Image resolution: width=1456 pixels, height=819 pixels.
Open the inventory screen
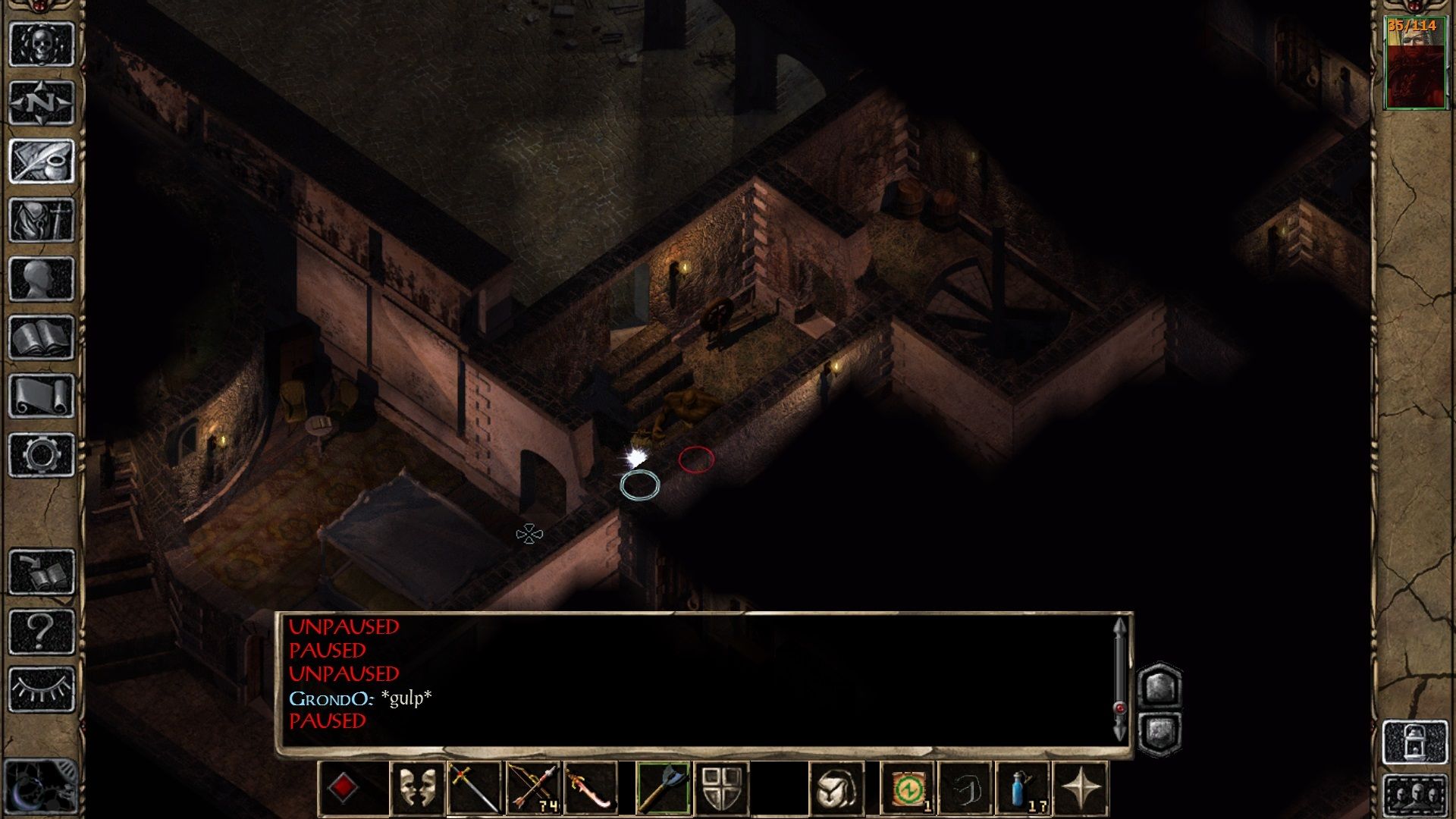42,220
